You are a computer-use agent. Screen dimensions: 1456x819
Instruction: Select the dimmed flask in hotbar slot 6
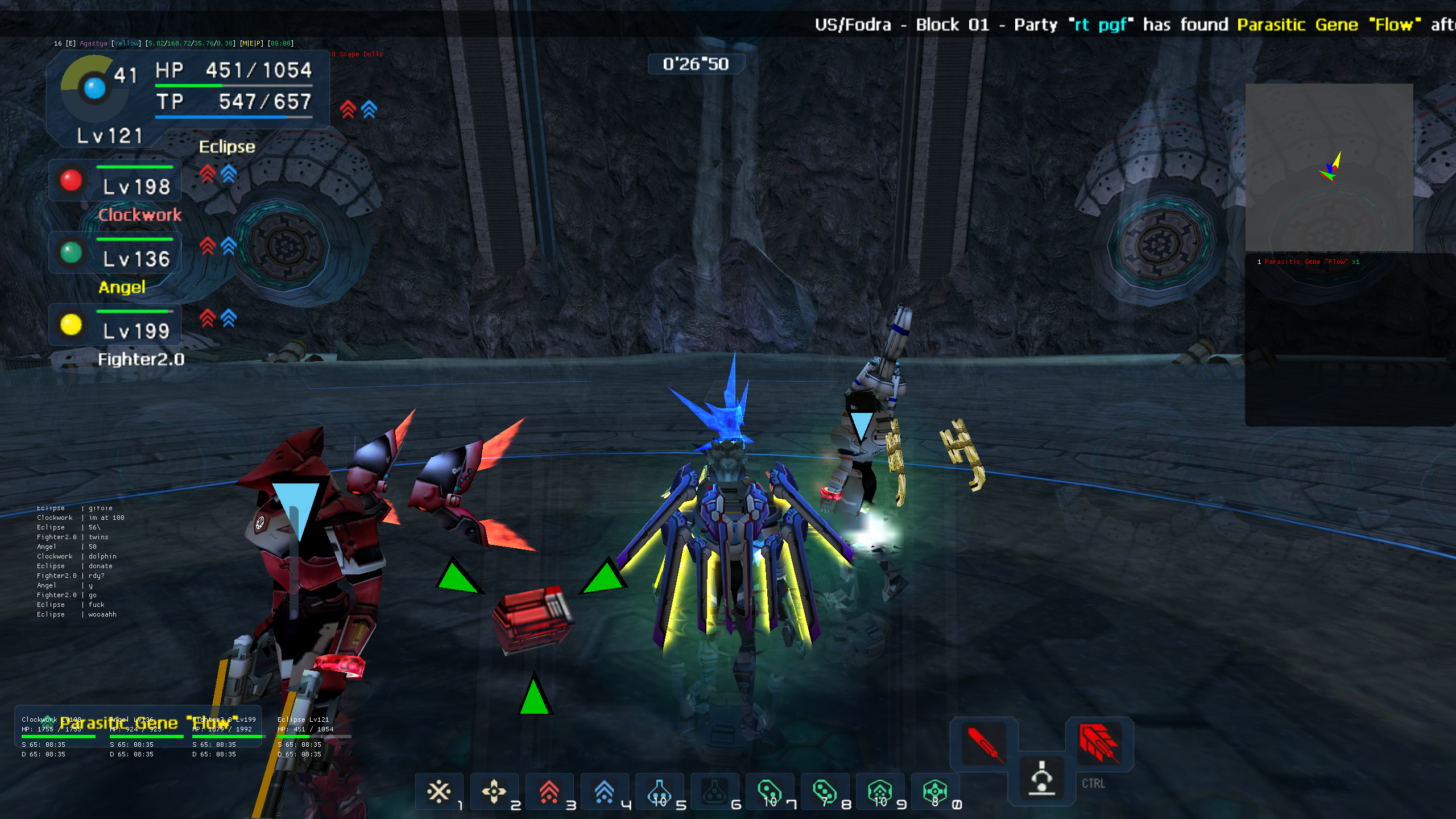714,792
